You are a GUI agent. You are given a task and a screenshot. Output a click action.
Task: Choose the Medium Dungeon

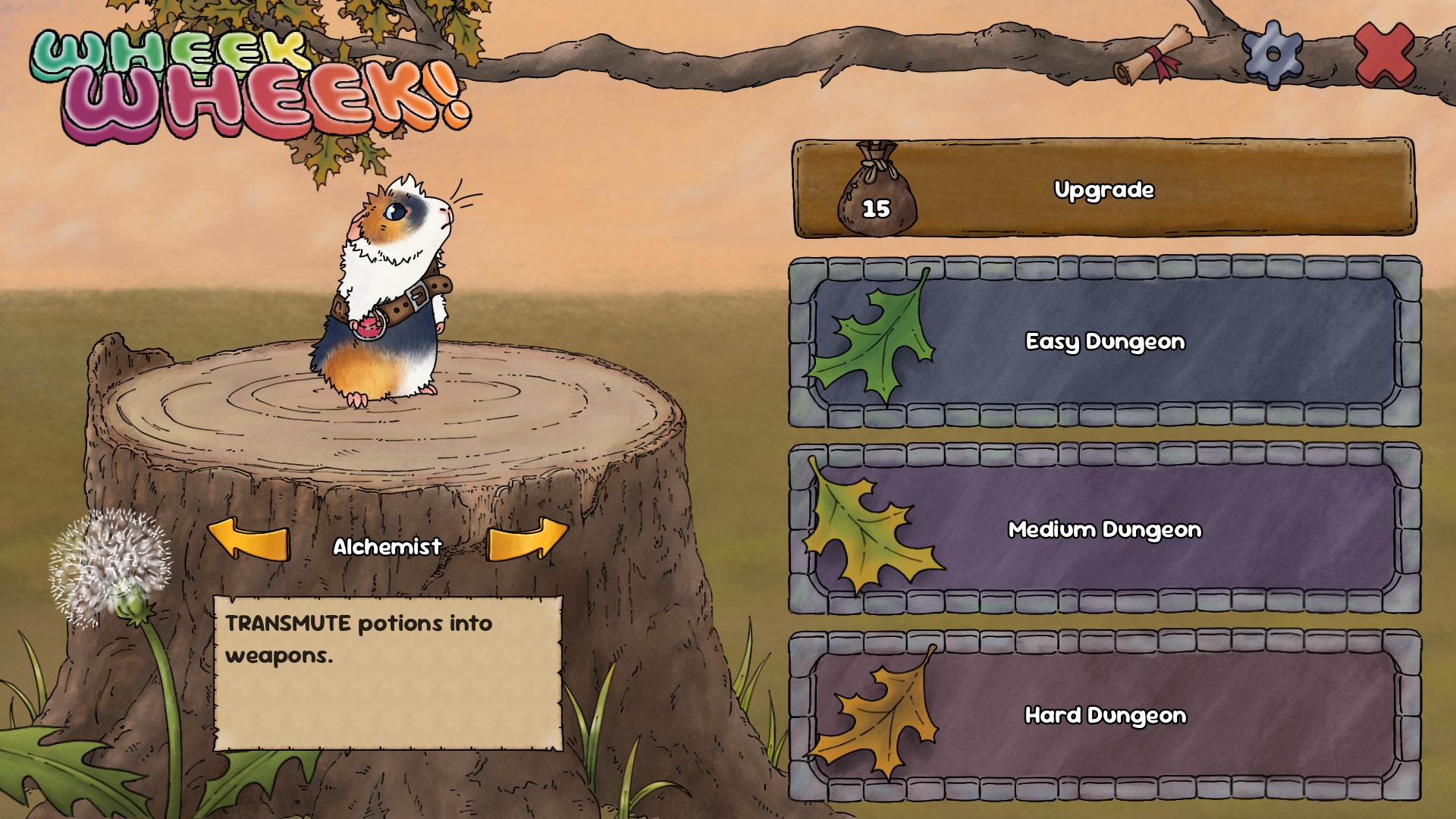click(x=1104, y=529)
